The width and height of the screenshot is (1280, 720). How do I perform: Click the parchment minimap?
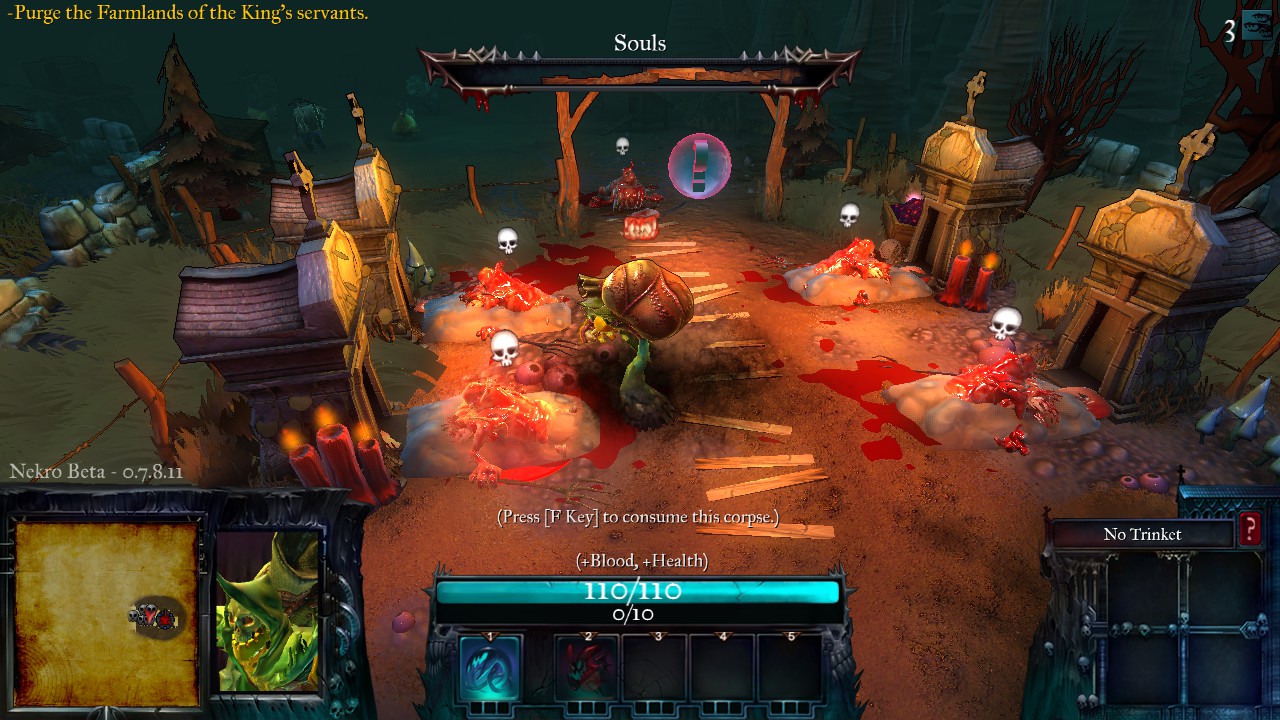(107, 607)
